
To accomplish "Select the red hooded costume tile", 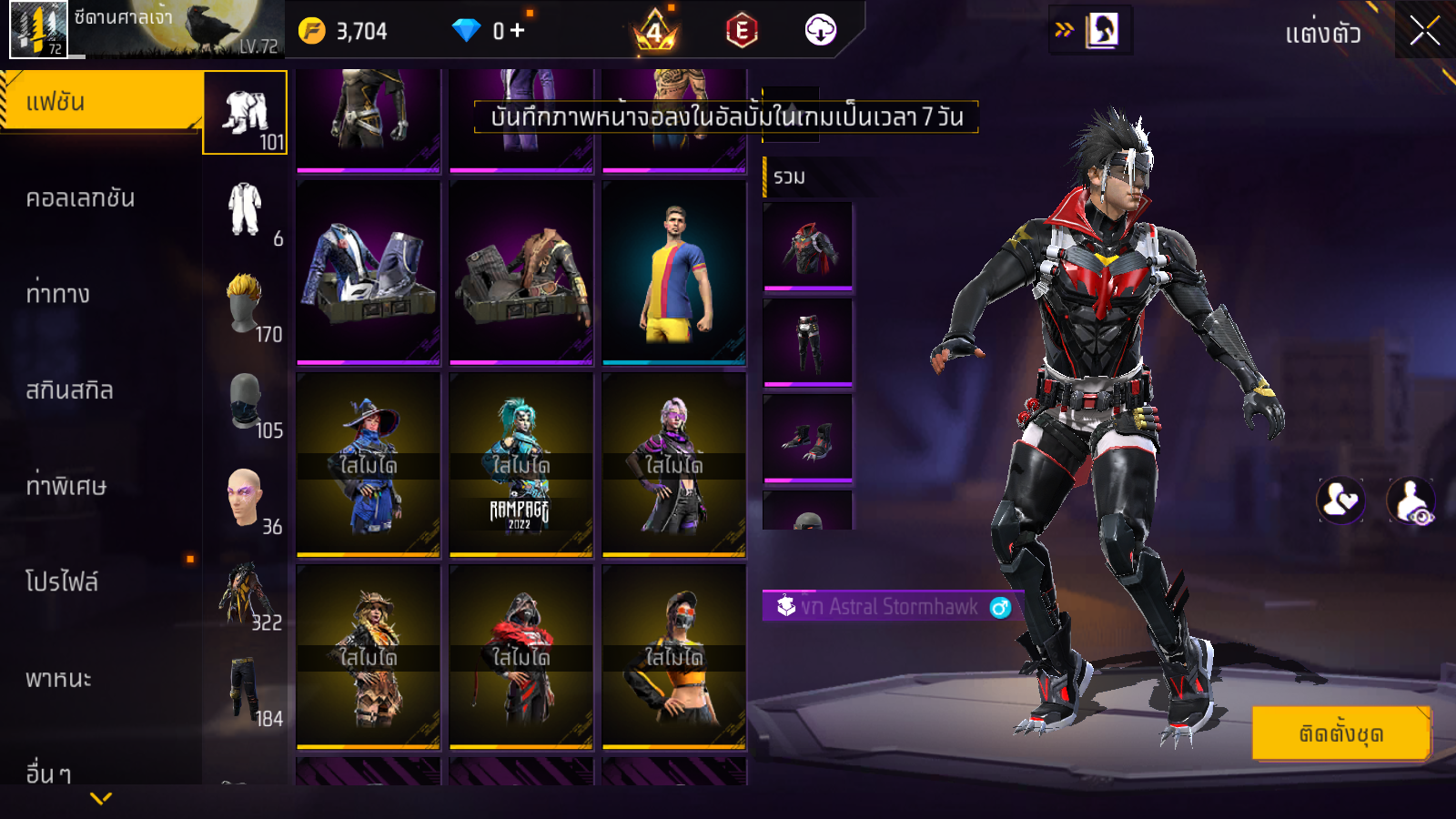I will click(521, 656).
